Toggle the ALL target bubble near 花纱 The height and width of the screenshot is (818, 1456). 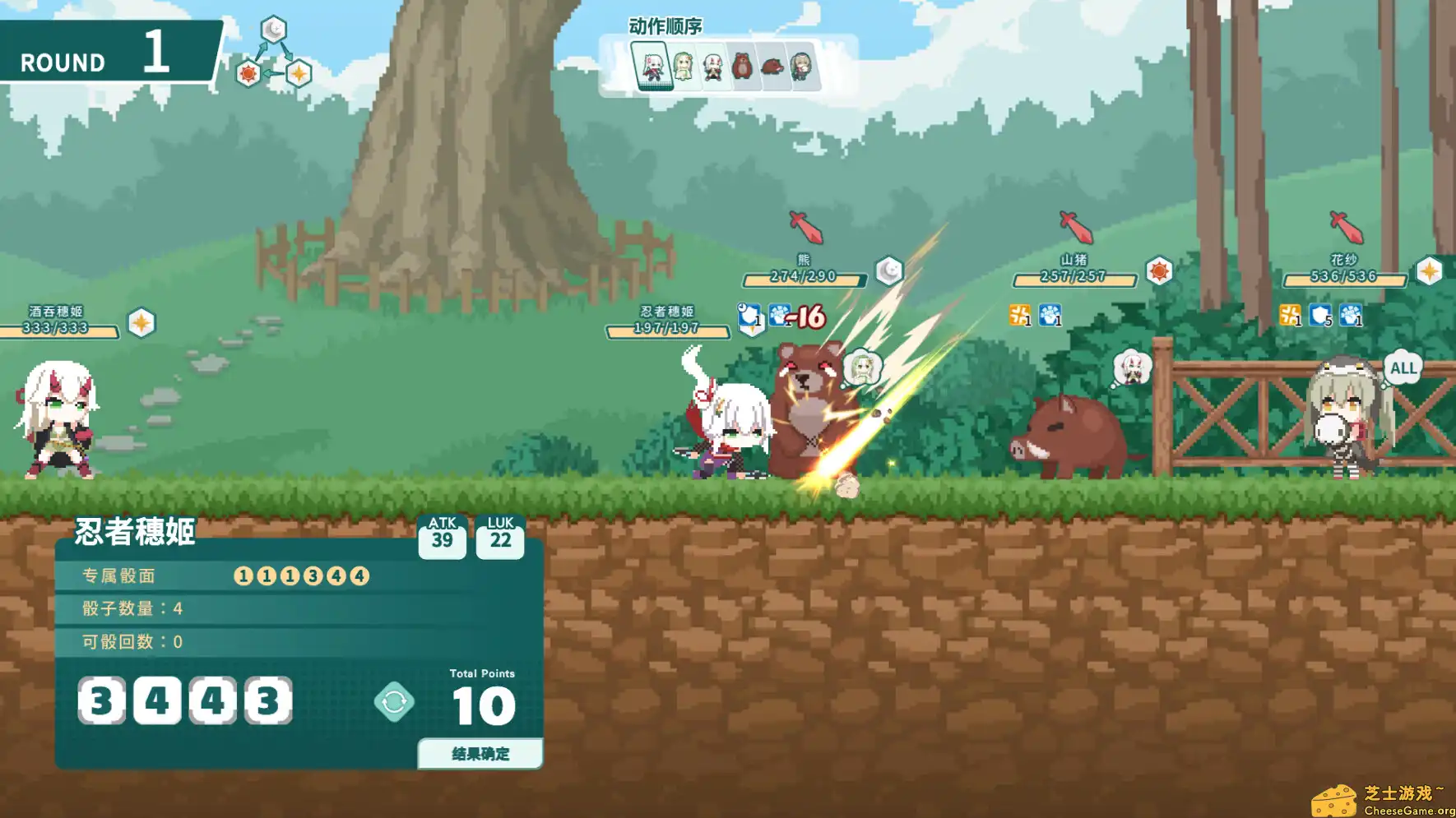click(1403, 369)
